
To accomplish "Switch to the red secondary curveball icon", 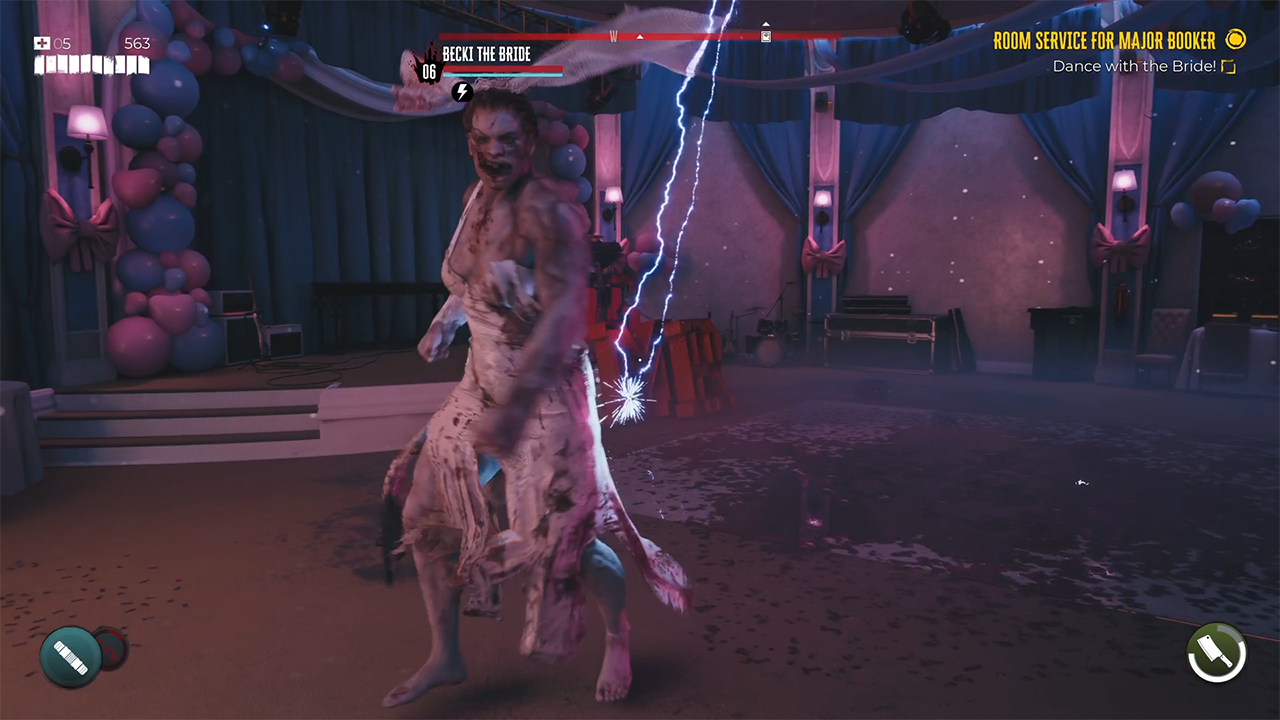I will pos(112,648).
